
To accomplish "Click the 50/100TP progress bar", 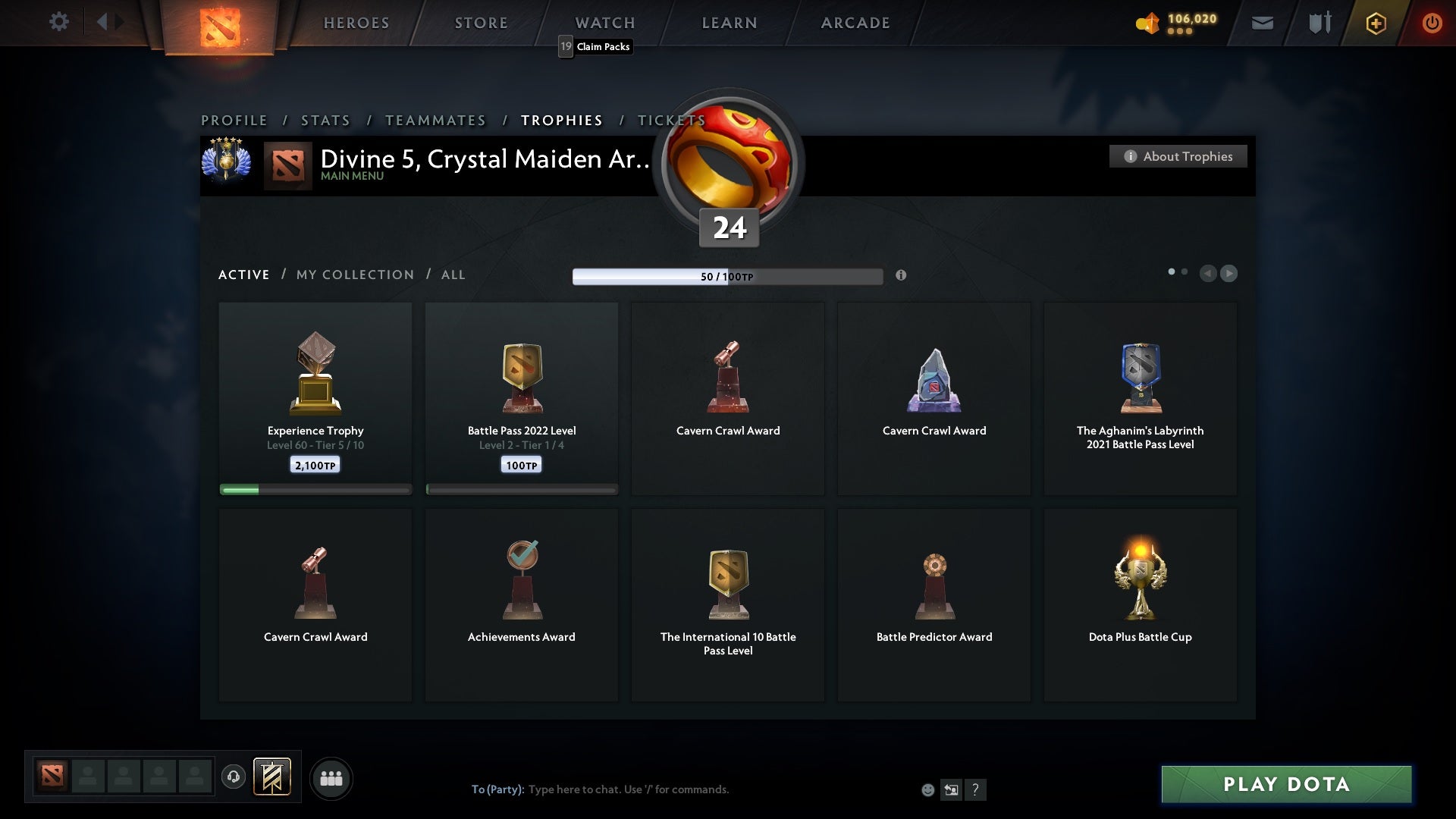I will (x=728, y=276).
